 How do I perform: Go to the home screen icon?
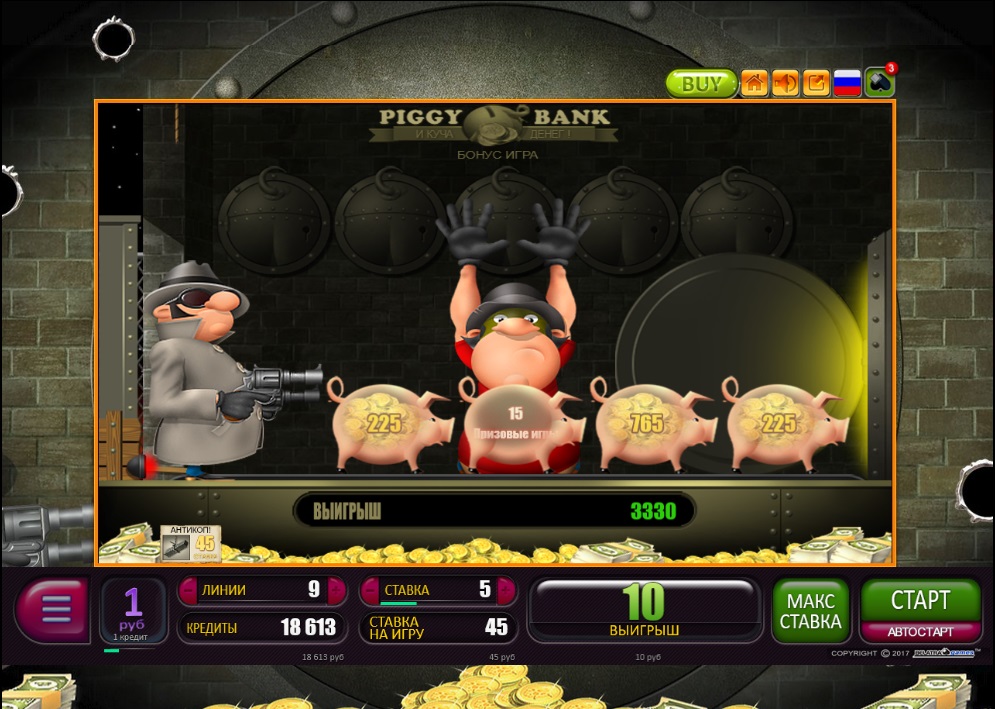755,83
